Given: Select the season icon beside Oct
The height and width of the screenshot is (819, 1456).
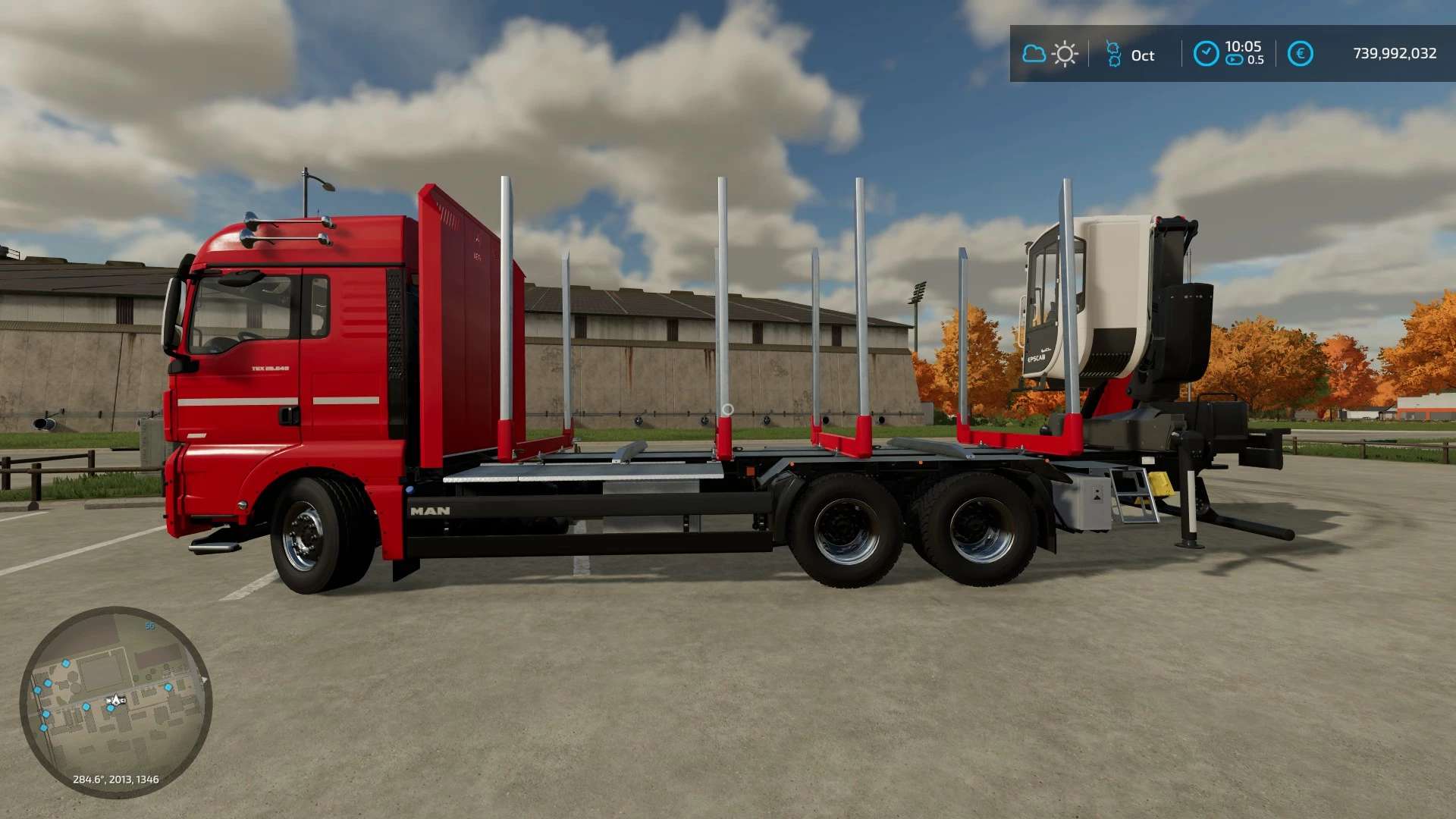Looking at the screenshot, I should 1113,54.
